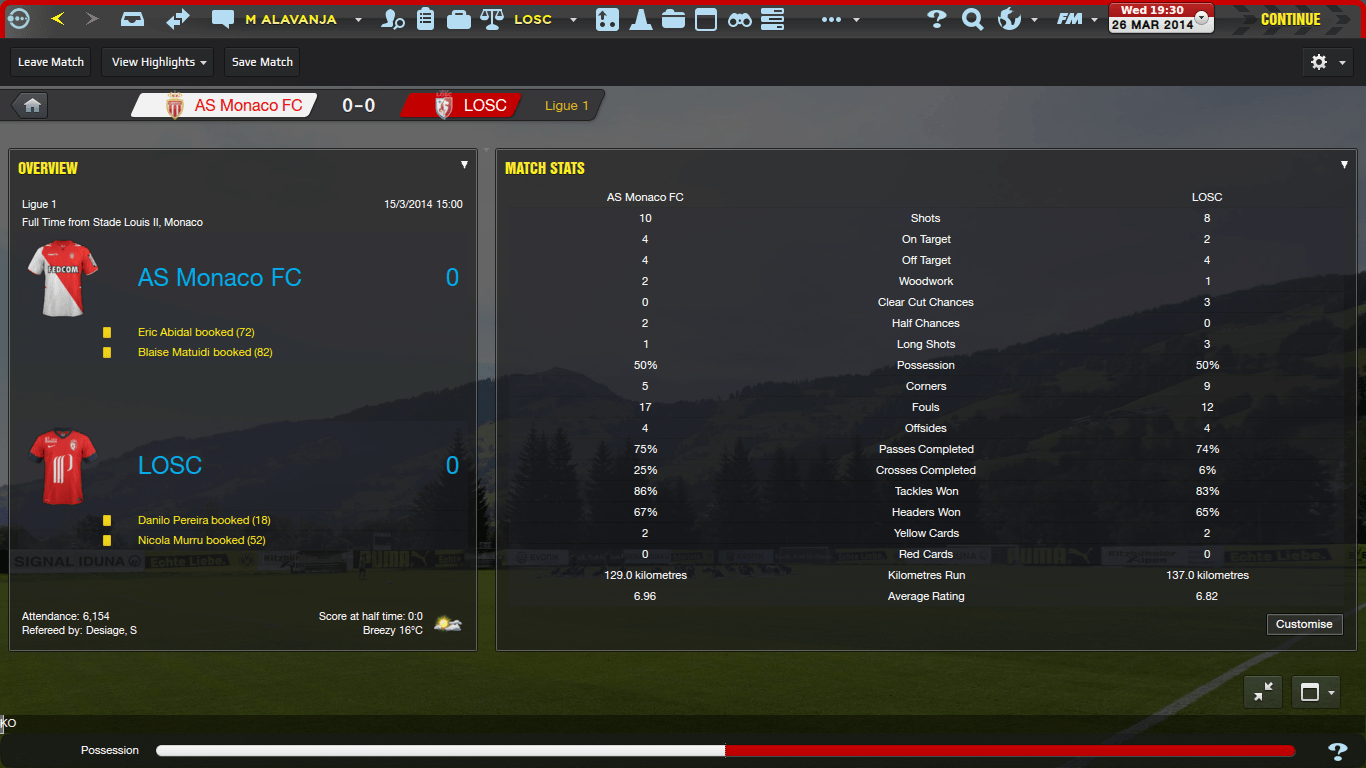Open the search magnifying glass
The height and width of the screenshot is (768, 1366).
[972, 19]
